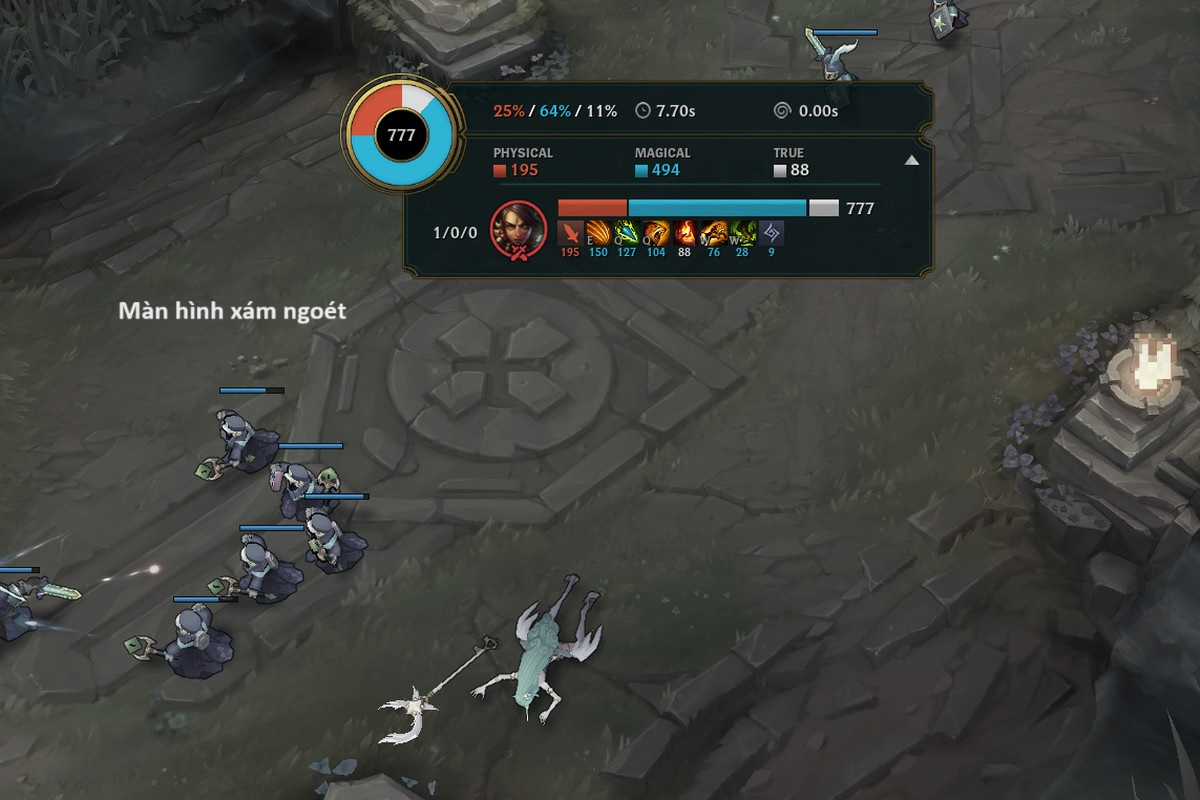Choose the Q spear icon showing 127
The height and width of the screenshot is (800, 1200).
(x=627, y=233)
